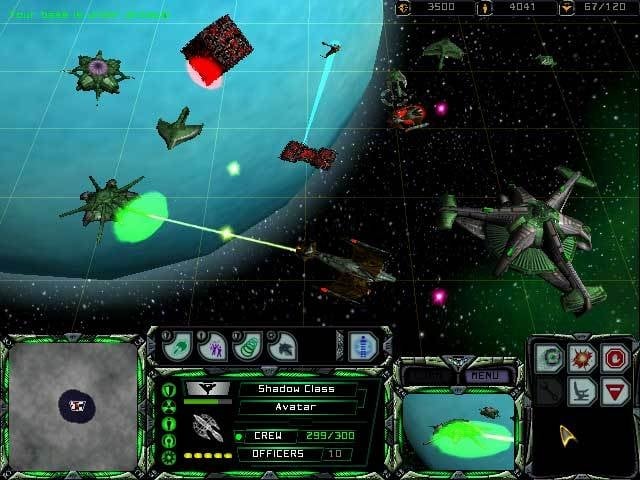The image size is (640, 480).
Task: Choose the red downward triangle command
Action: tap(613, 390)
